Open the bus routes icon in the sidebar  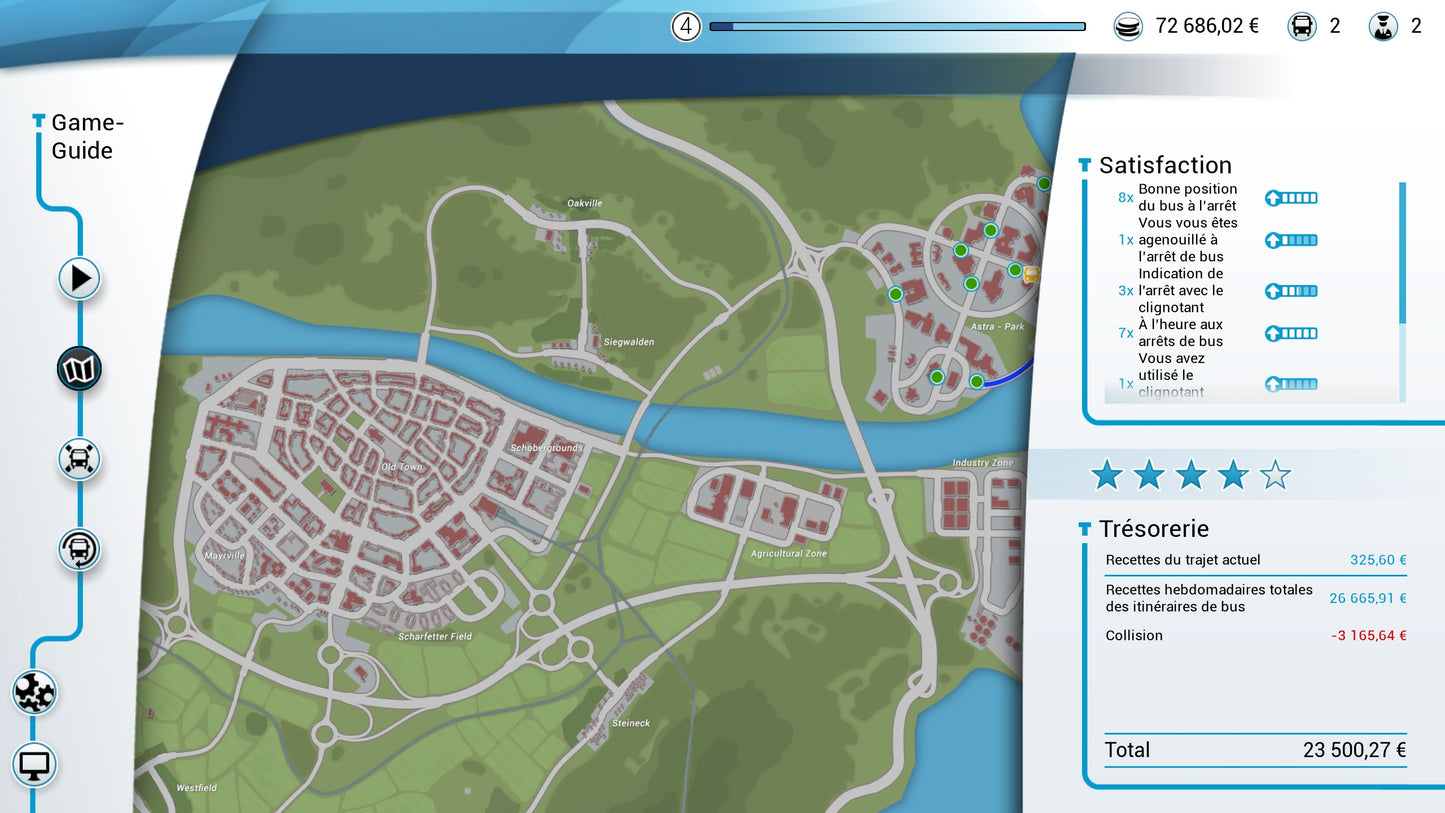(x=79, y=549)
